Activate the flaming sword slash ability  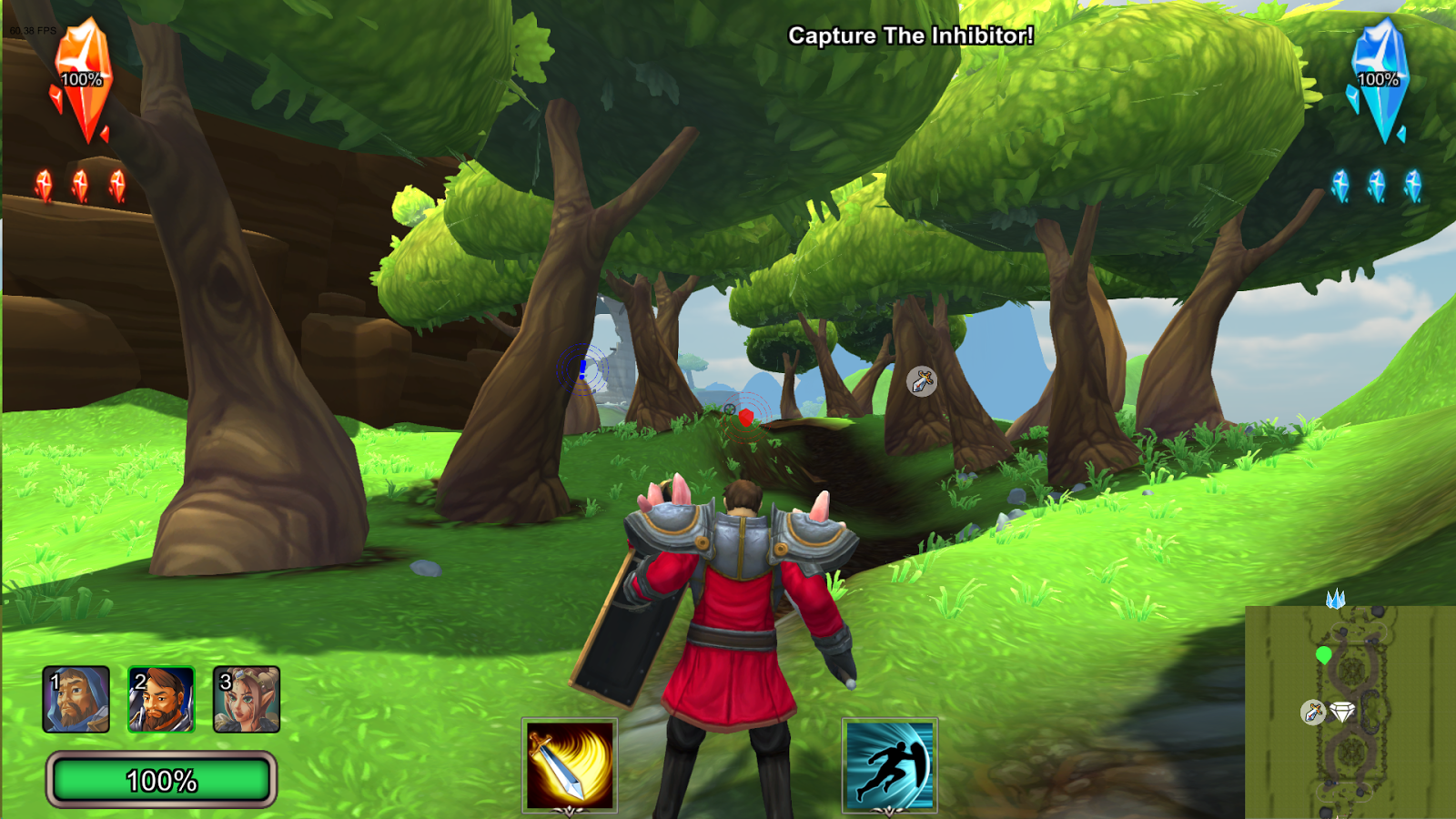570,764
